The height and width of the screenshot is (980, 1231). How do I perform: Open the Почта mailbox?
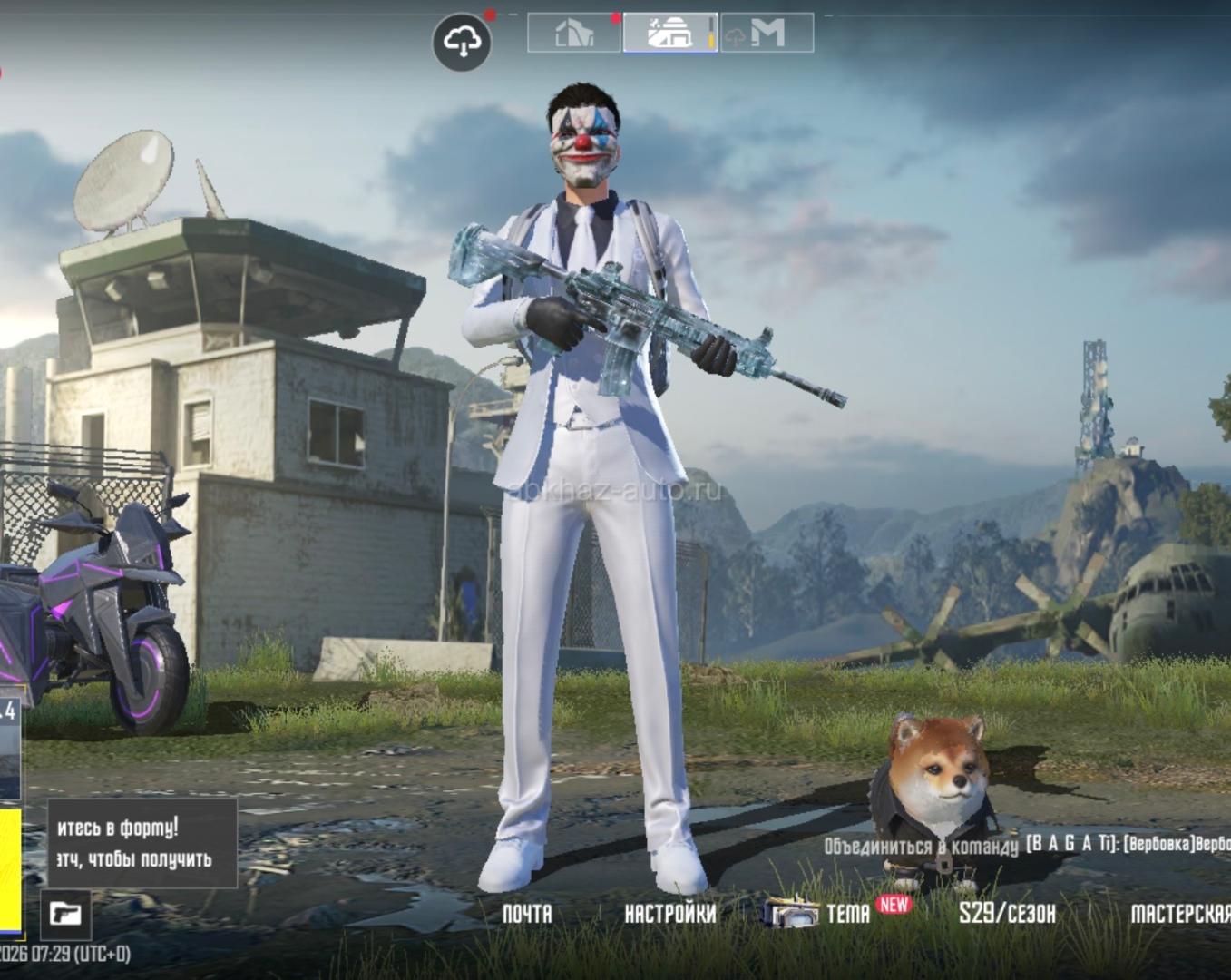pos(527,913)
